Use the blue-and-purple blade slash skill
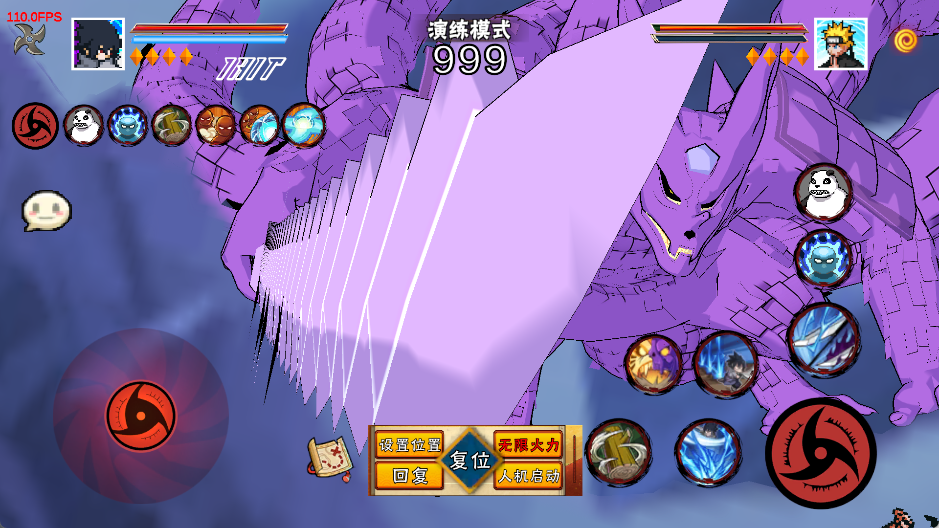Screen dimensions: 939x528 823,340
